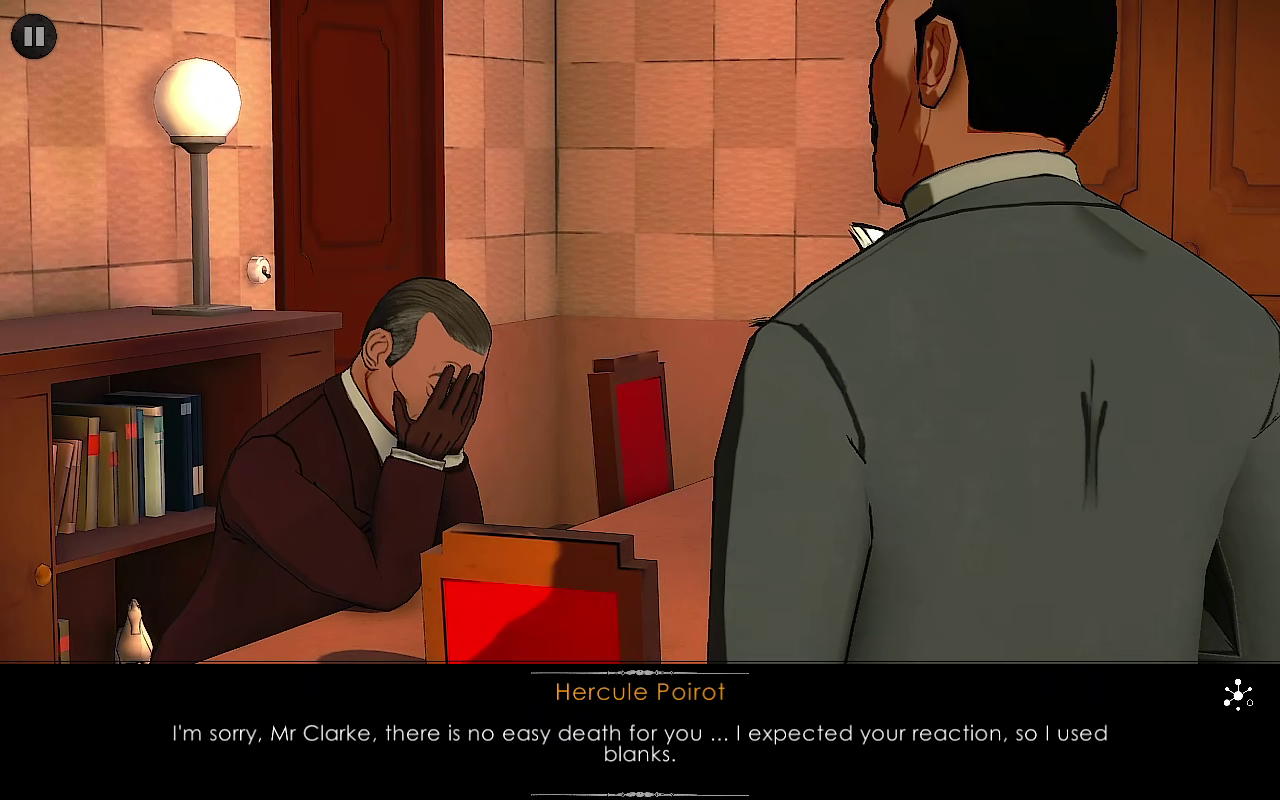Open the mind map network icon
The height and width of the screenshot is (800, 1280).
coord(1237,695)
